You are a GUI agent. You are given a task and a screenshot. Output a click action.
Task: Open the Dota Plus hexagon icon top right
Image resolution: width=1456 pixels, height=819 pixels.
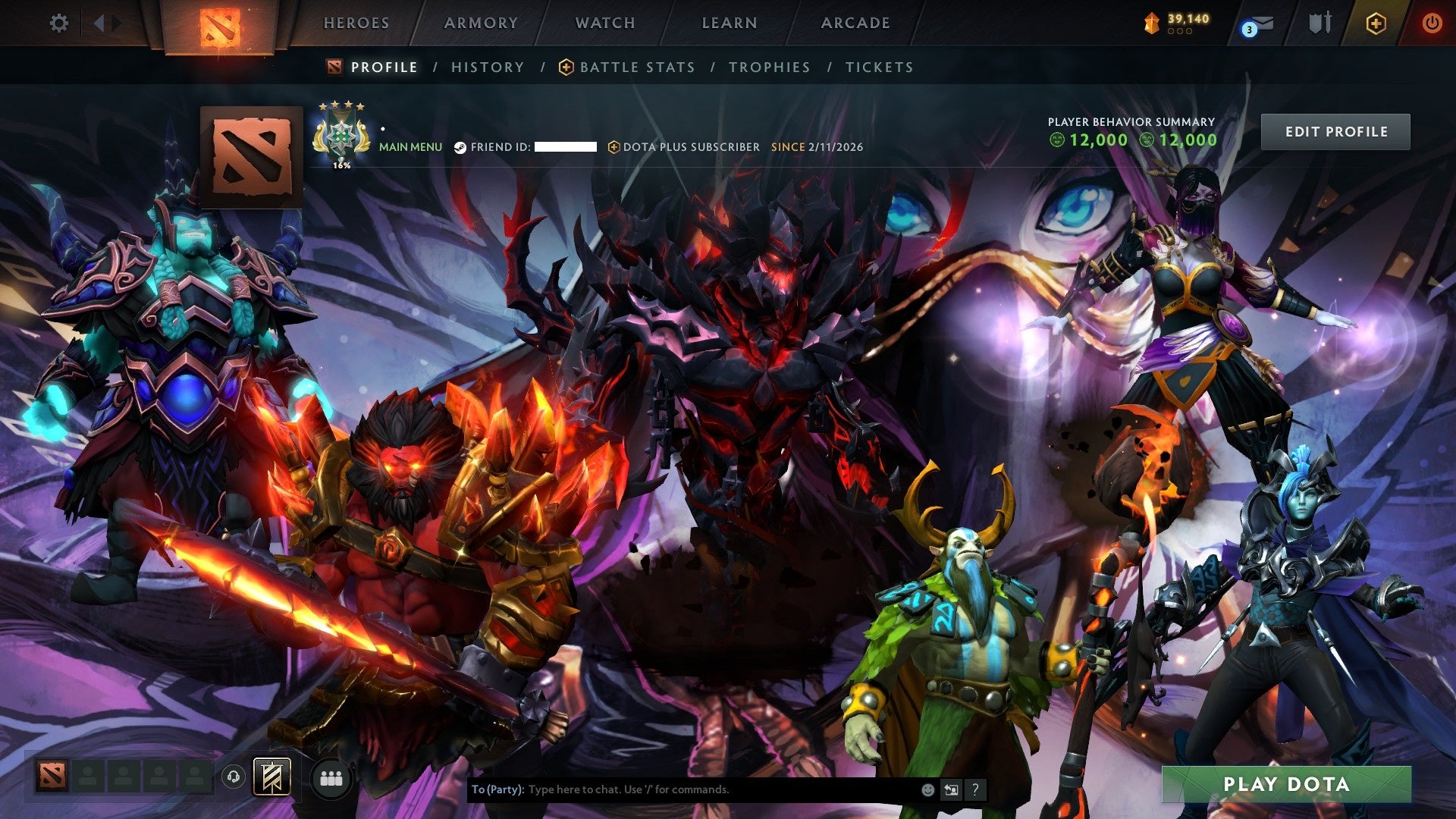click(1376, 23)
